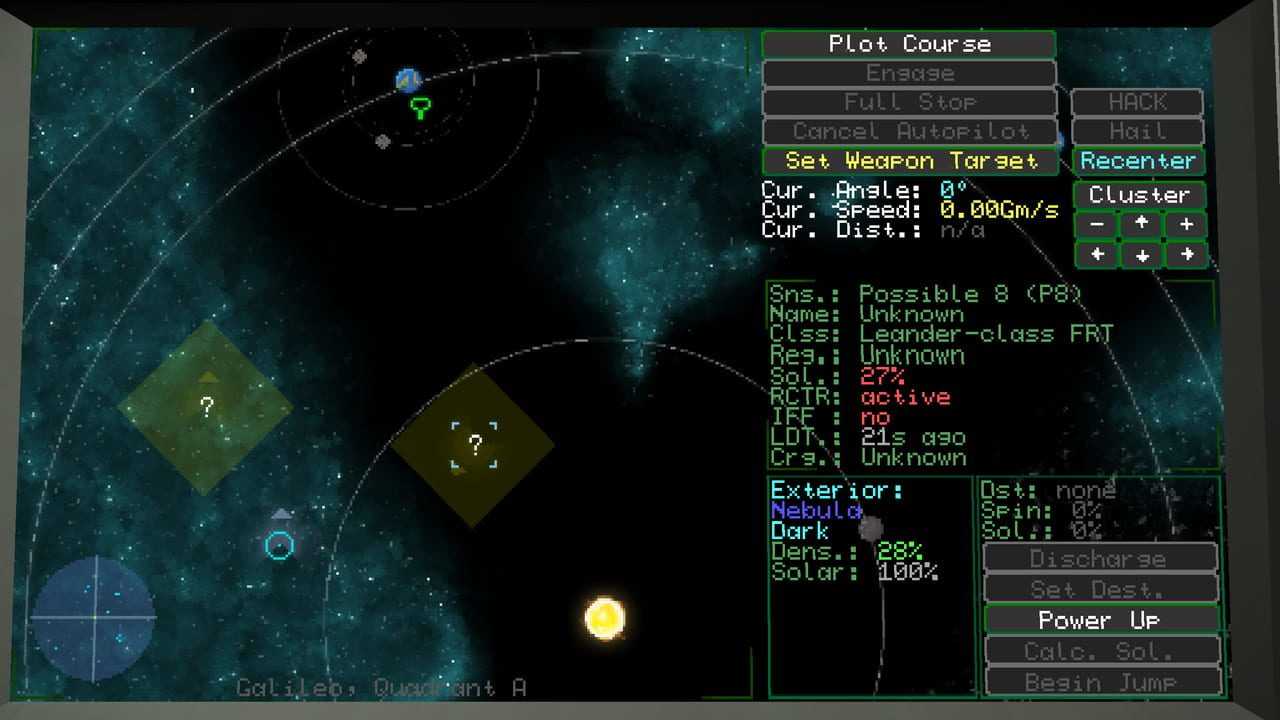Screen dimensions: 1280x720
Task: Pan the map right with the right arrow
Action: [1186, 254]
